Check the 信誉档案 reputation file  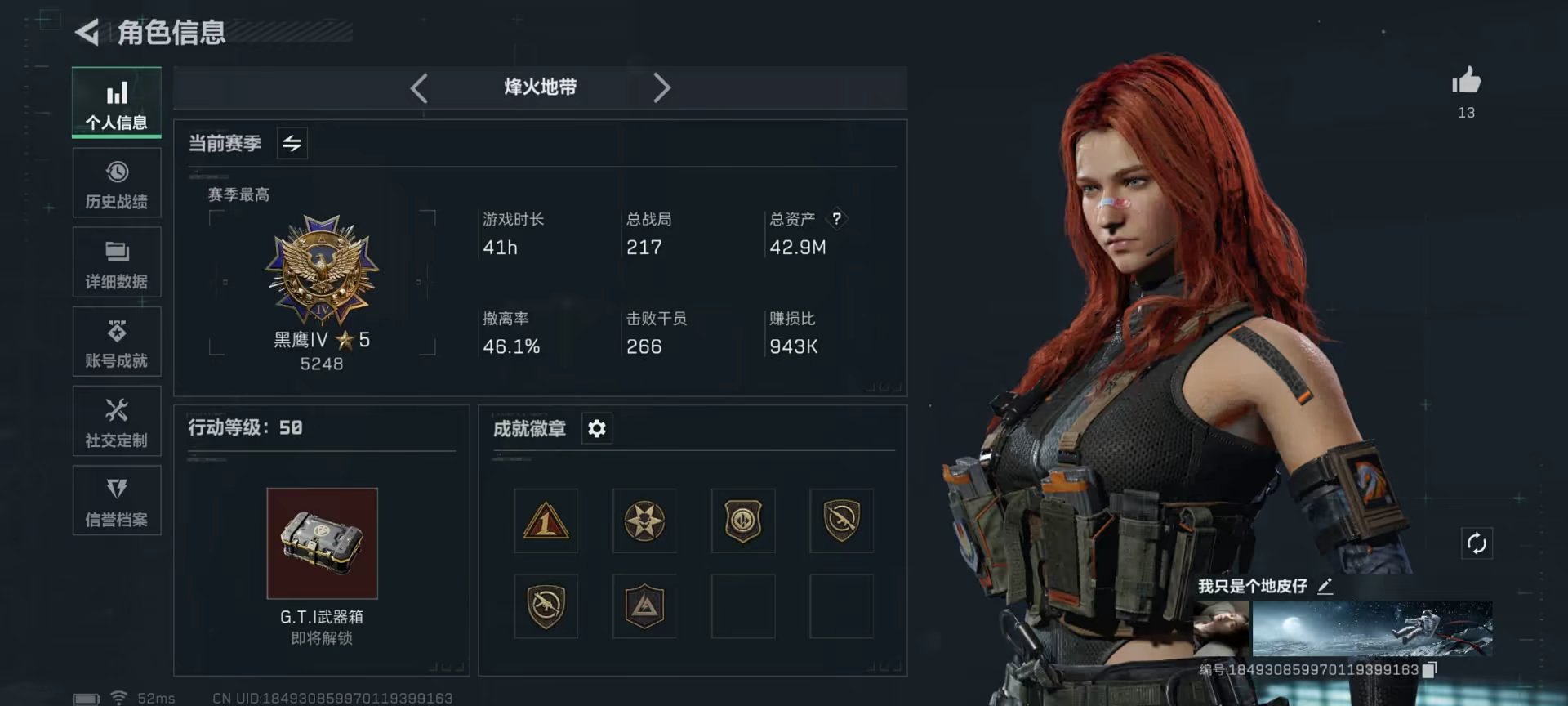pos(117,499)
